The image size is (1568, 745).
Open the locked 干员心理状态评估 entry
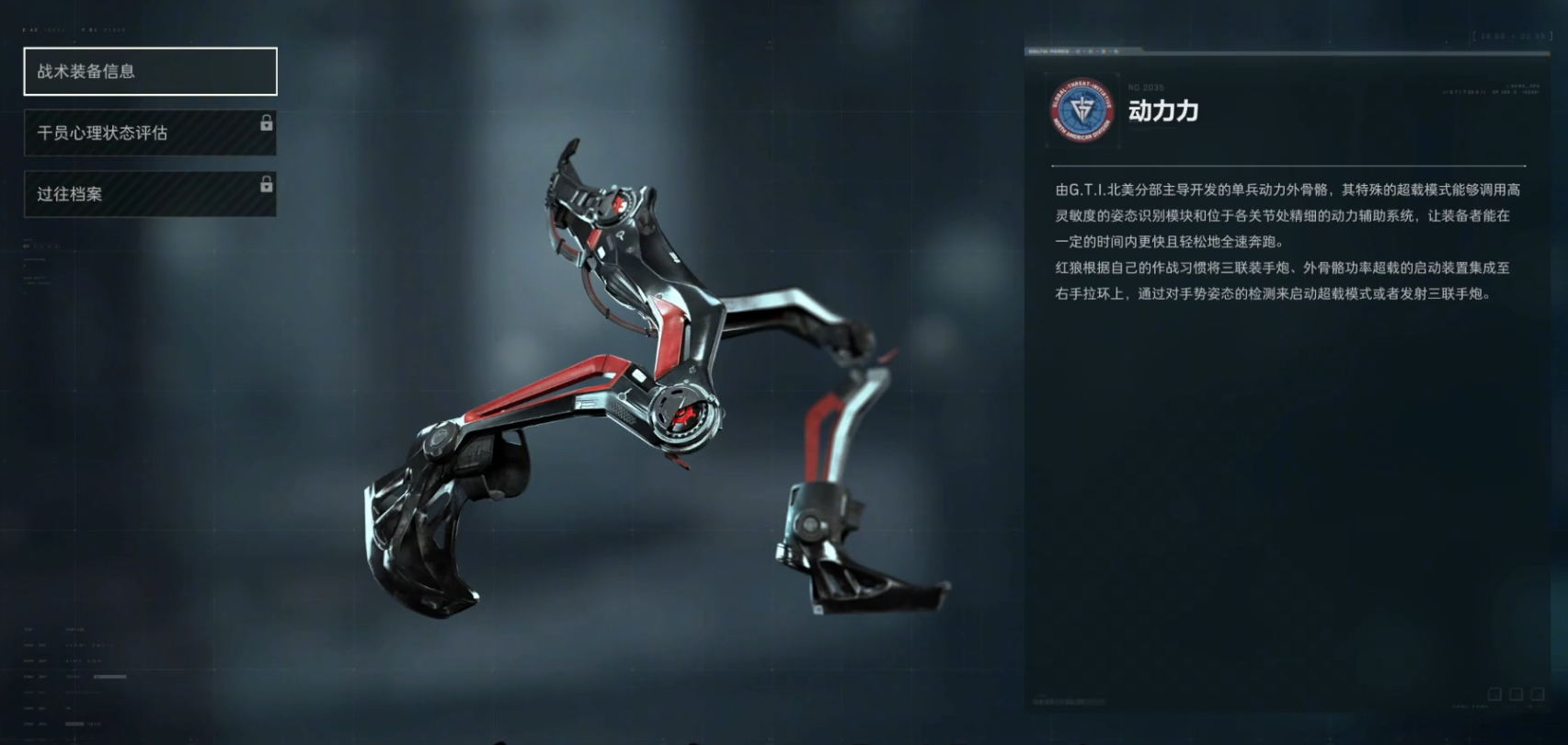tap(150, 133)
